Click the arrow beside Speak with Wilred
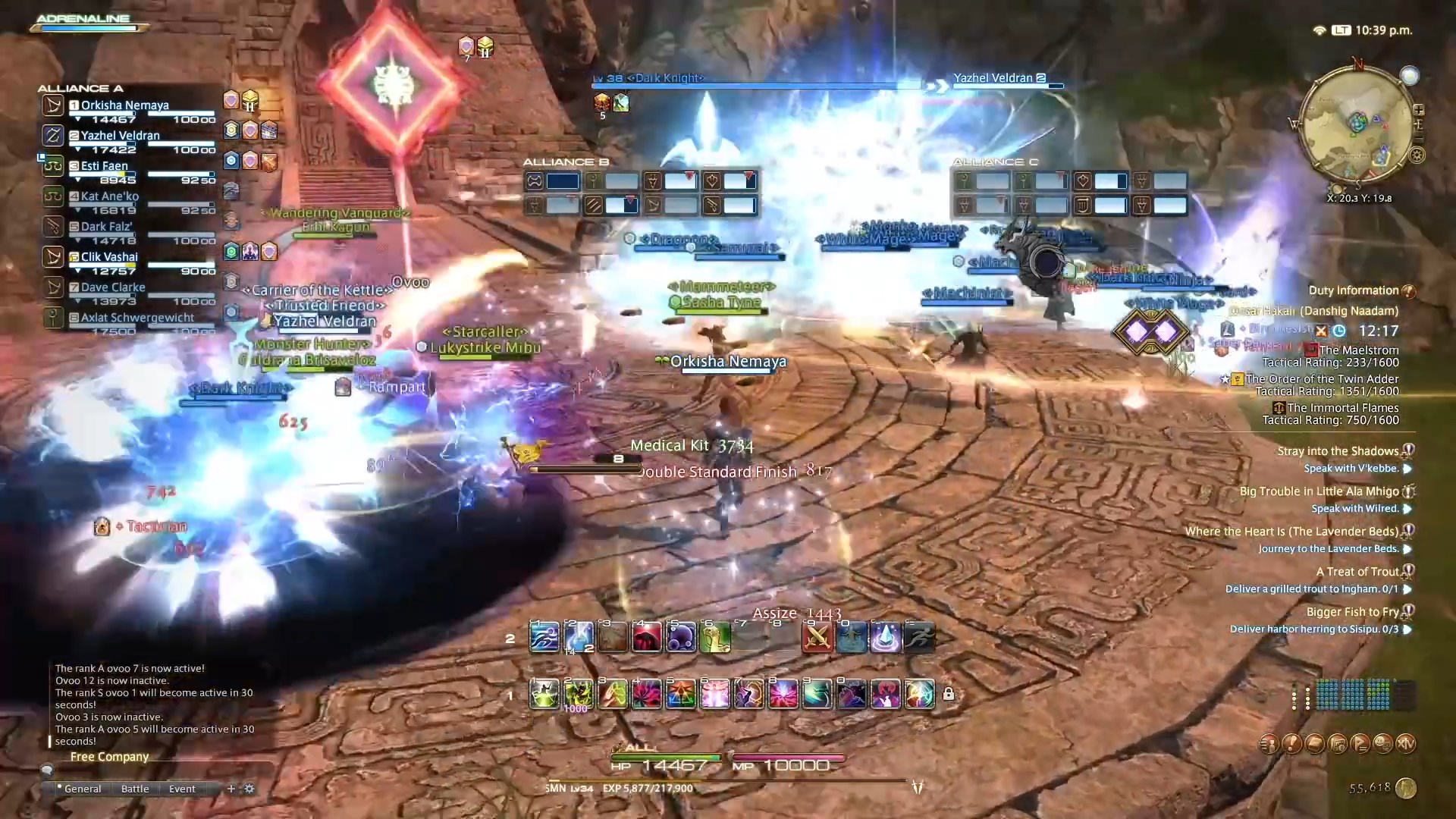 click(x=1409, y=509)
